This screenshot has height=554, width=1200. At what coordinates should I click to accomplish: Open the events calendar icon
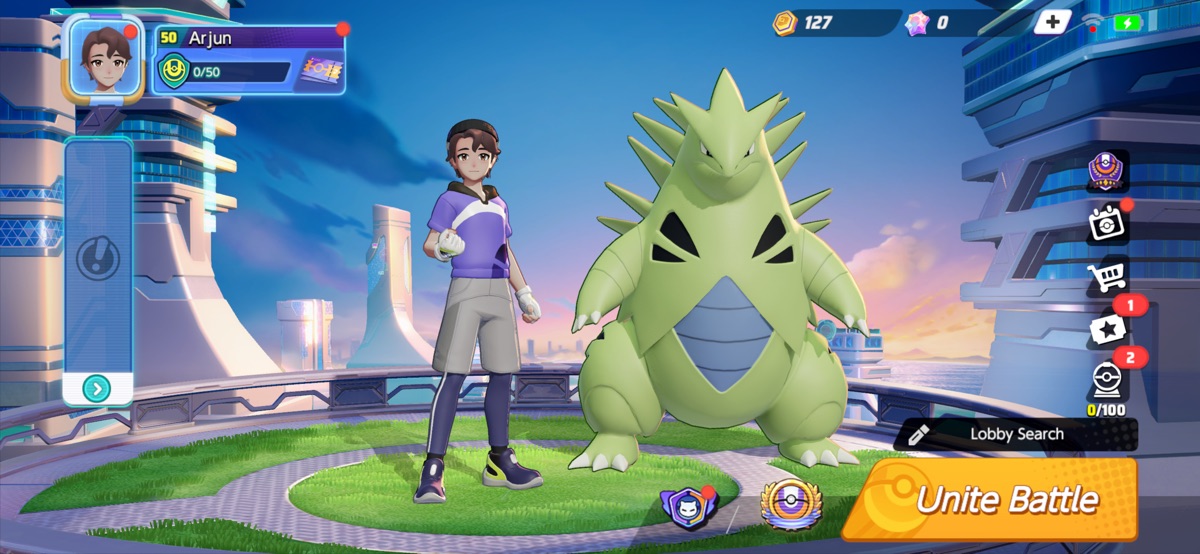pos(1107,224)
